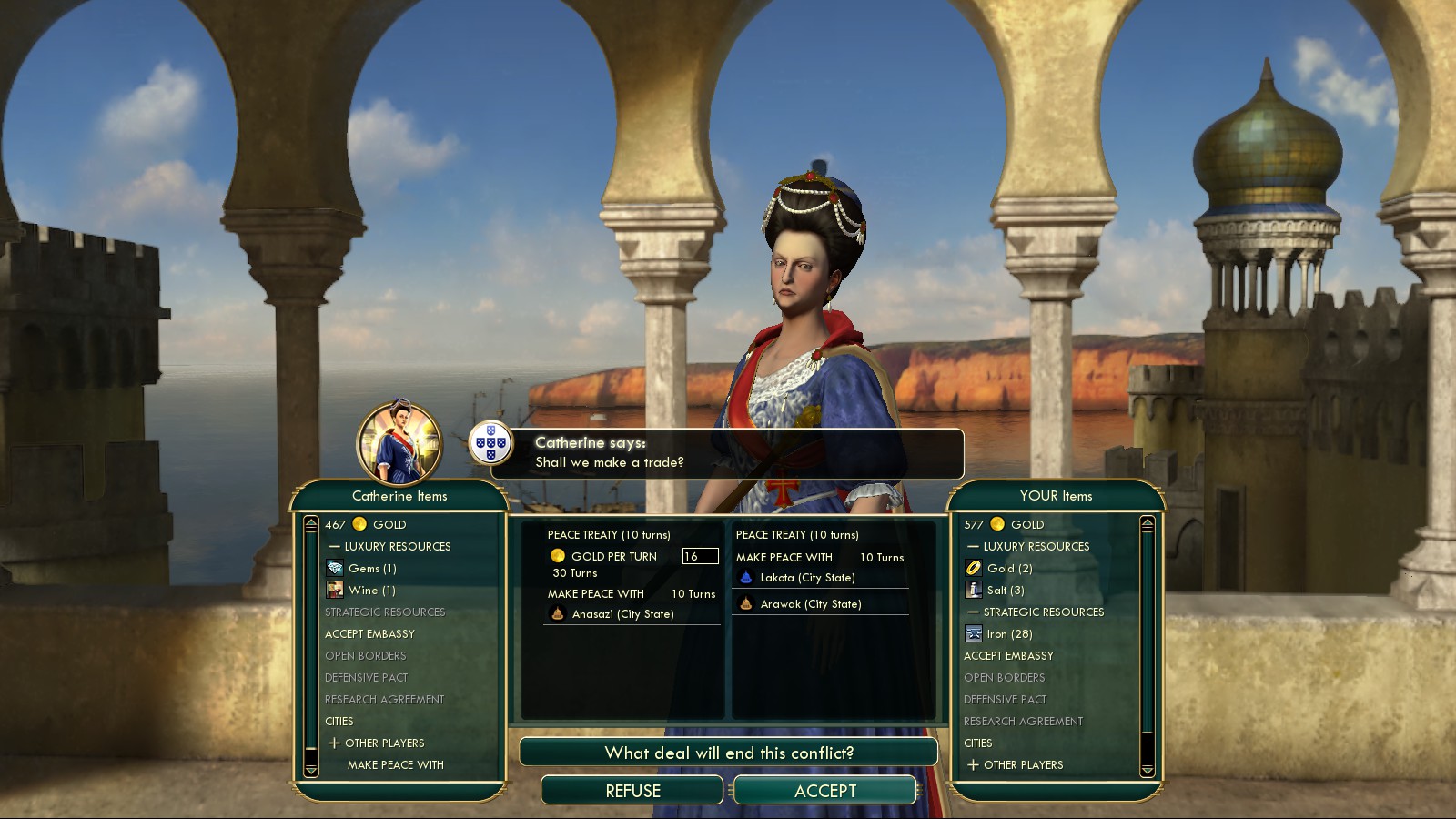Remove Anasazi city state from the deal

622,614
